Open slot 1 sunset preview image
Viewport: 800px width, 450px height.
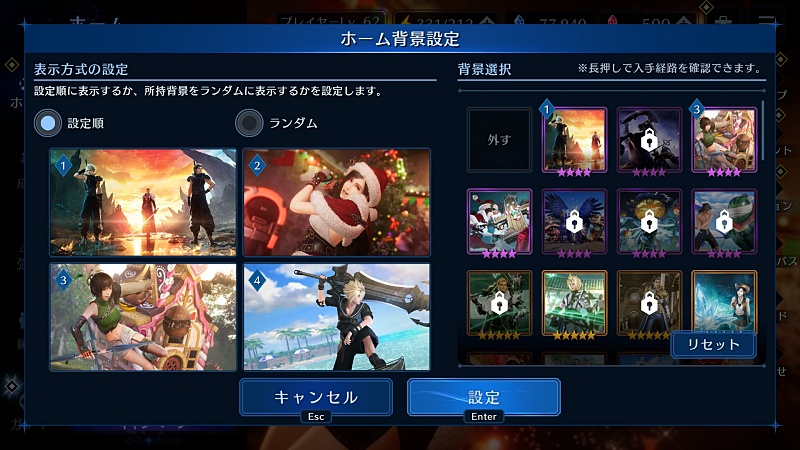(x=143, y=203)
